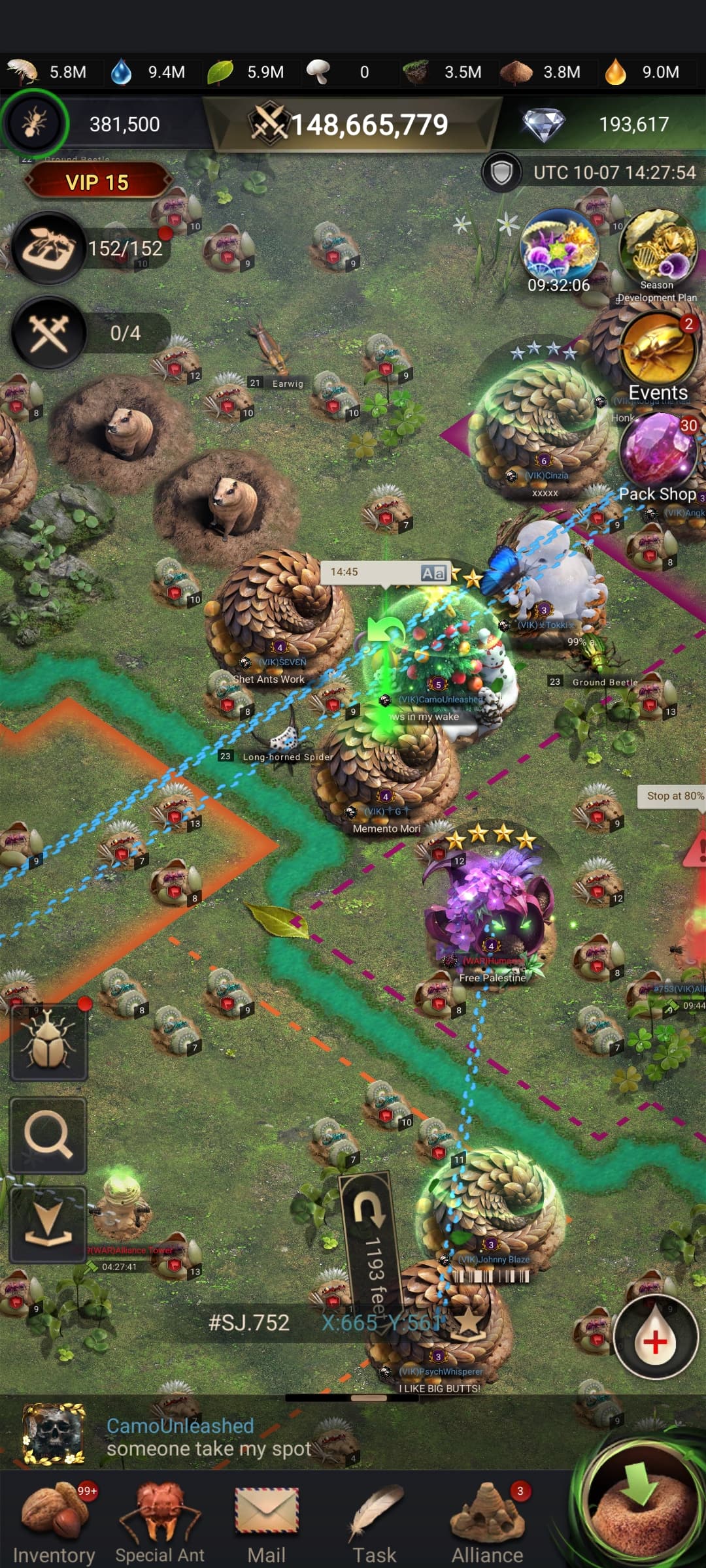Open the diamond currency shop

[x=544, y=124]
